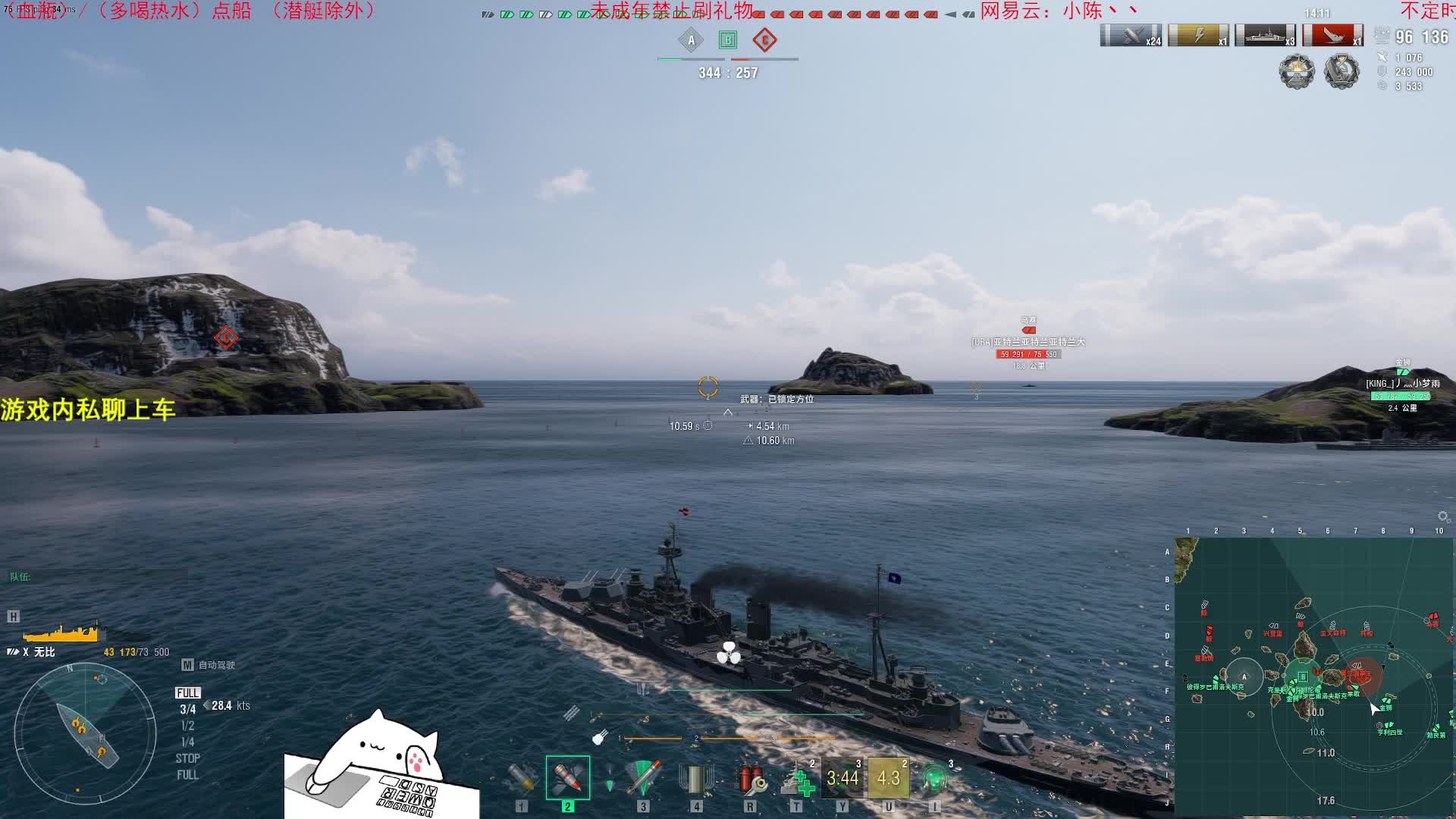Select the HE shell ammunition slot
Screen dimensions: 1456x819
point(522,778)
